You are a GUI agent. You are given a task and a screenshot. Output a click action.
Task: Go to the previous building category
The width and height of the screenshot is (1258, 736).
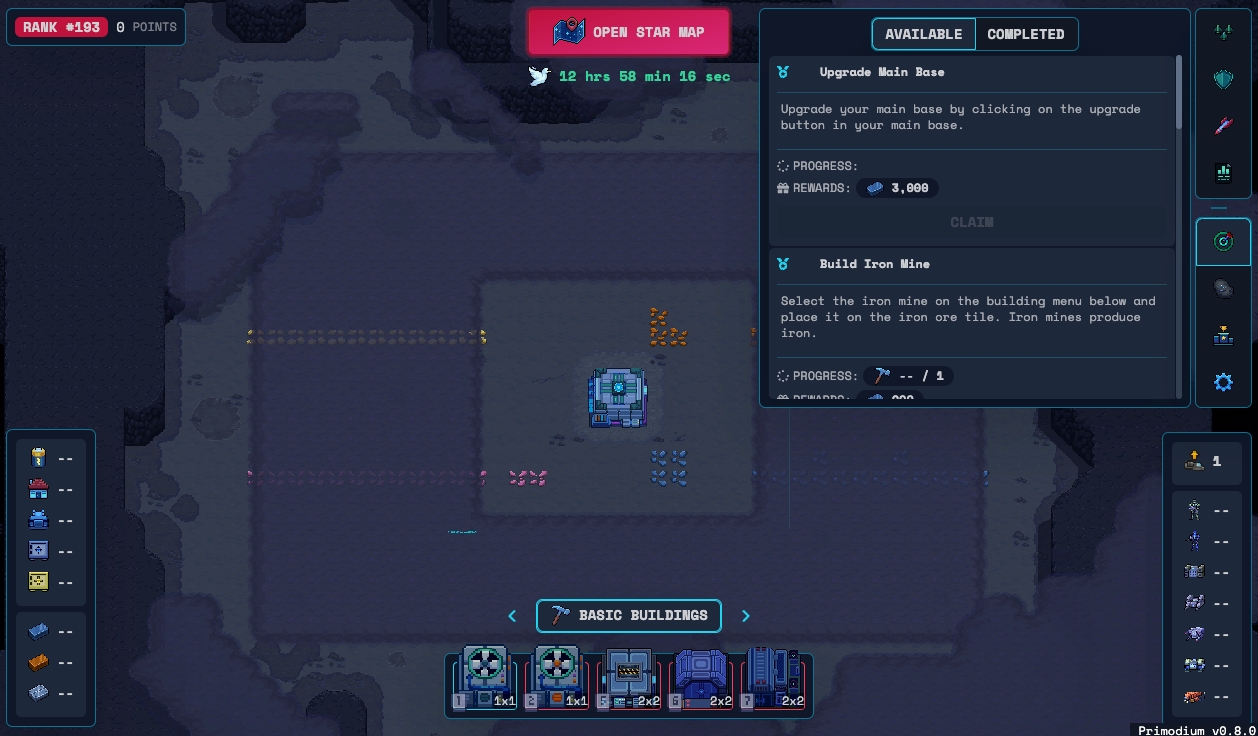[512, 616]
